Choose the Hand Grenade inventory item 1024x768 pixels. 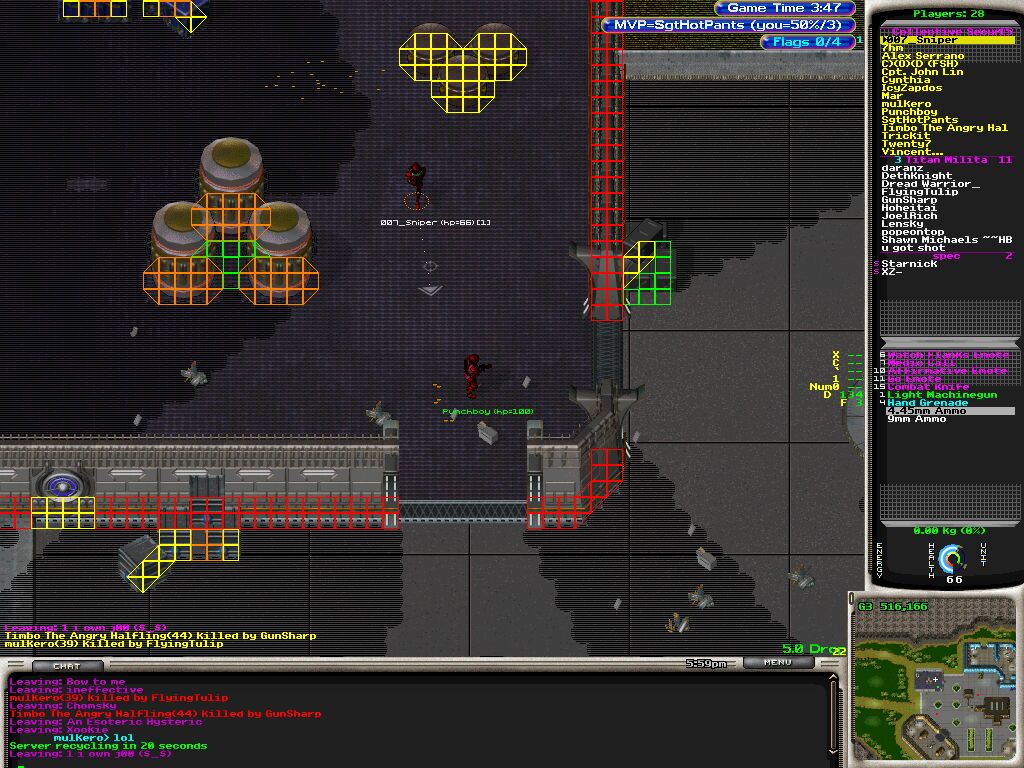[x=927, y=403]
